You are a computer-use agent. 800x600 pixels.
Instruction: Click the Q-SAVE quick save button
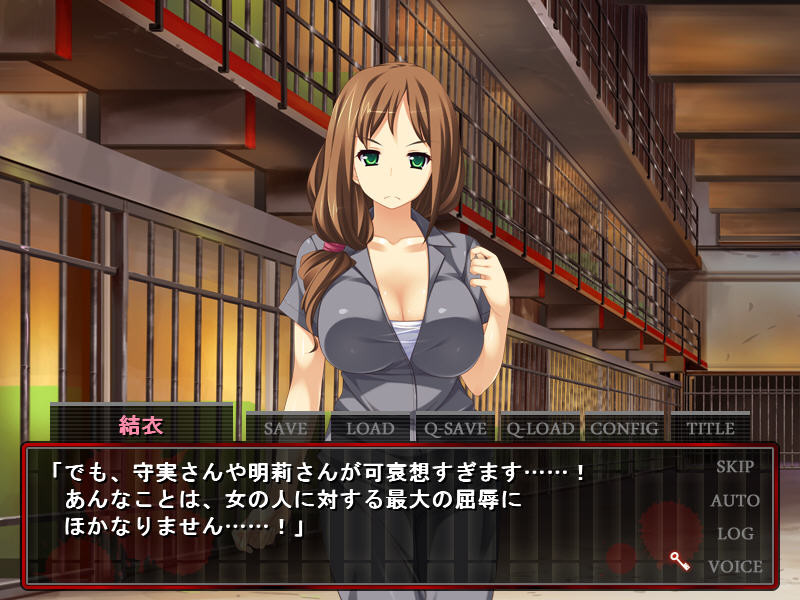pyautogui.click(x=454, y=428)
